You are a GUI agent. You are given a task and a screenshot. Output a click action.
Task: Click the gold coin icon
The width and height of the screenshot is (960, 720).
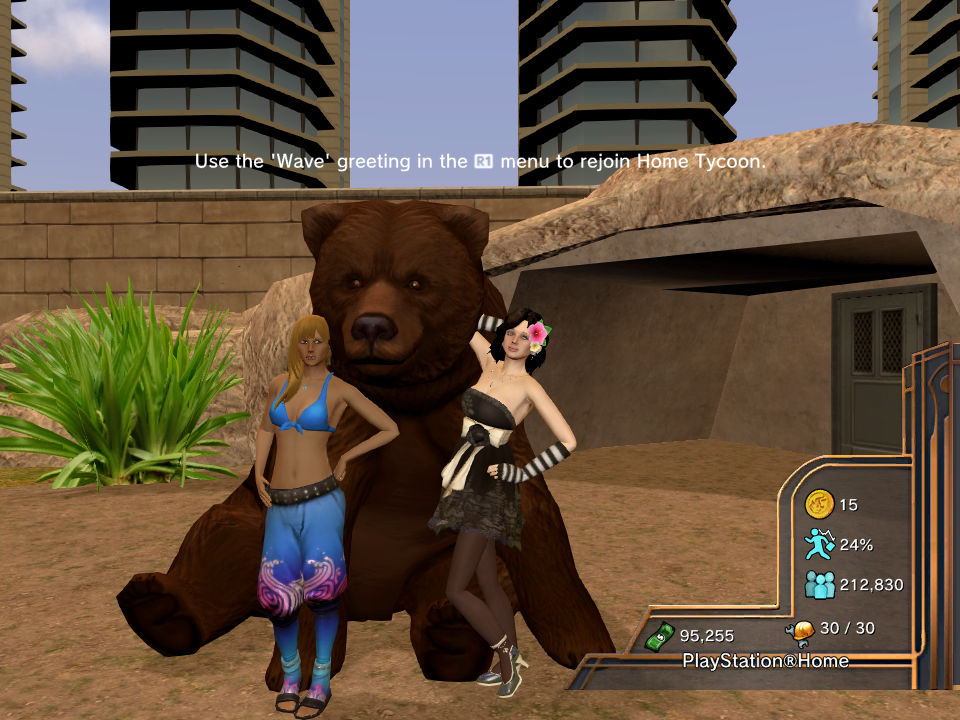(819, 504)
